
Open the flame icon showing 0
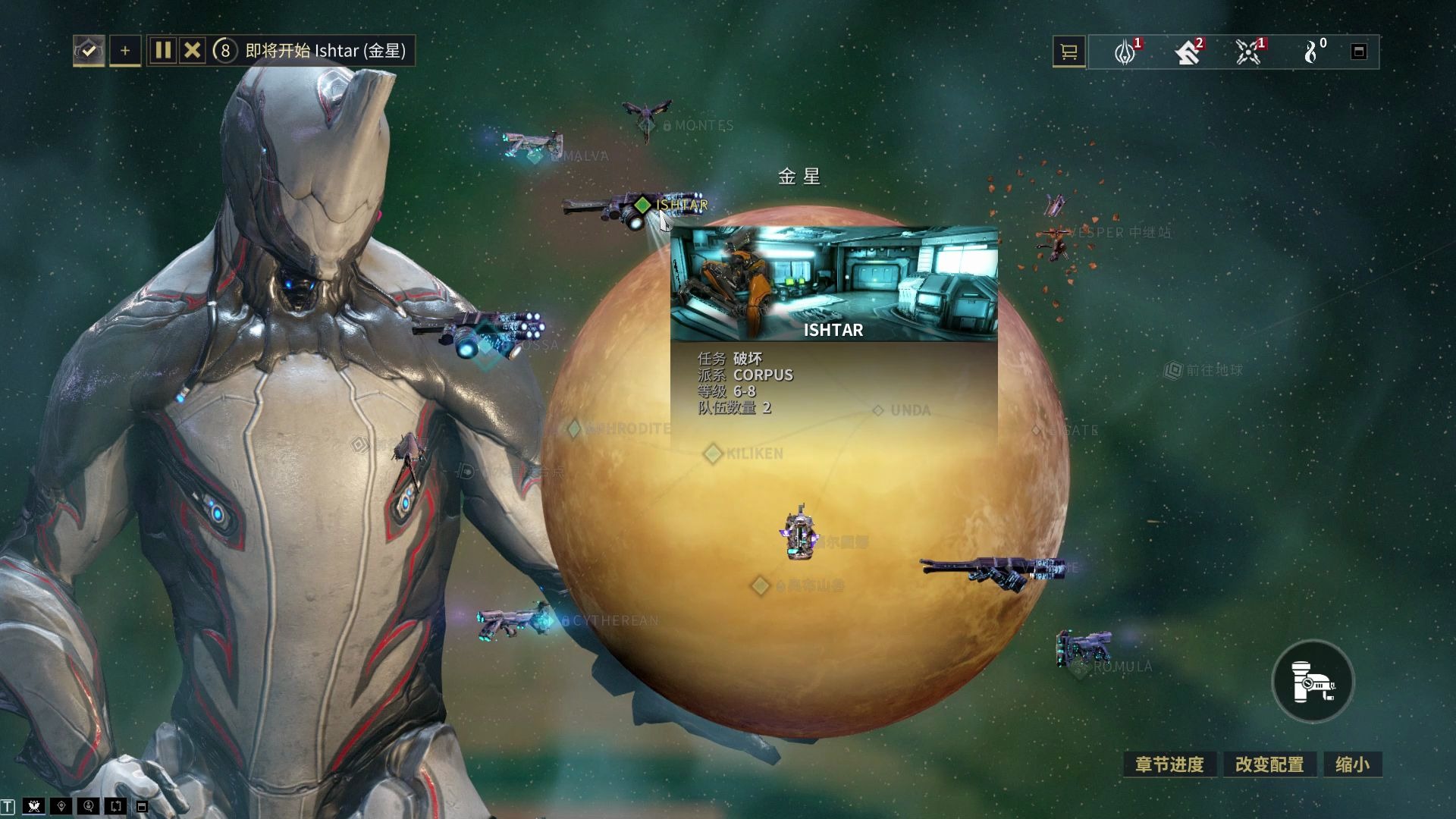[1311, 52]
